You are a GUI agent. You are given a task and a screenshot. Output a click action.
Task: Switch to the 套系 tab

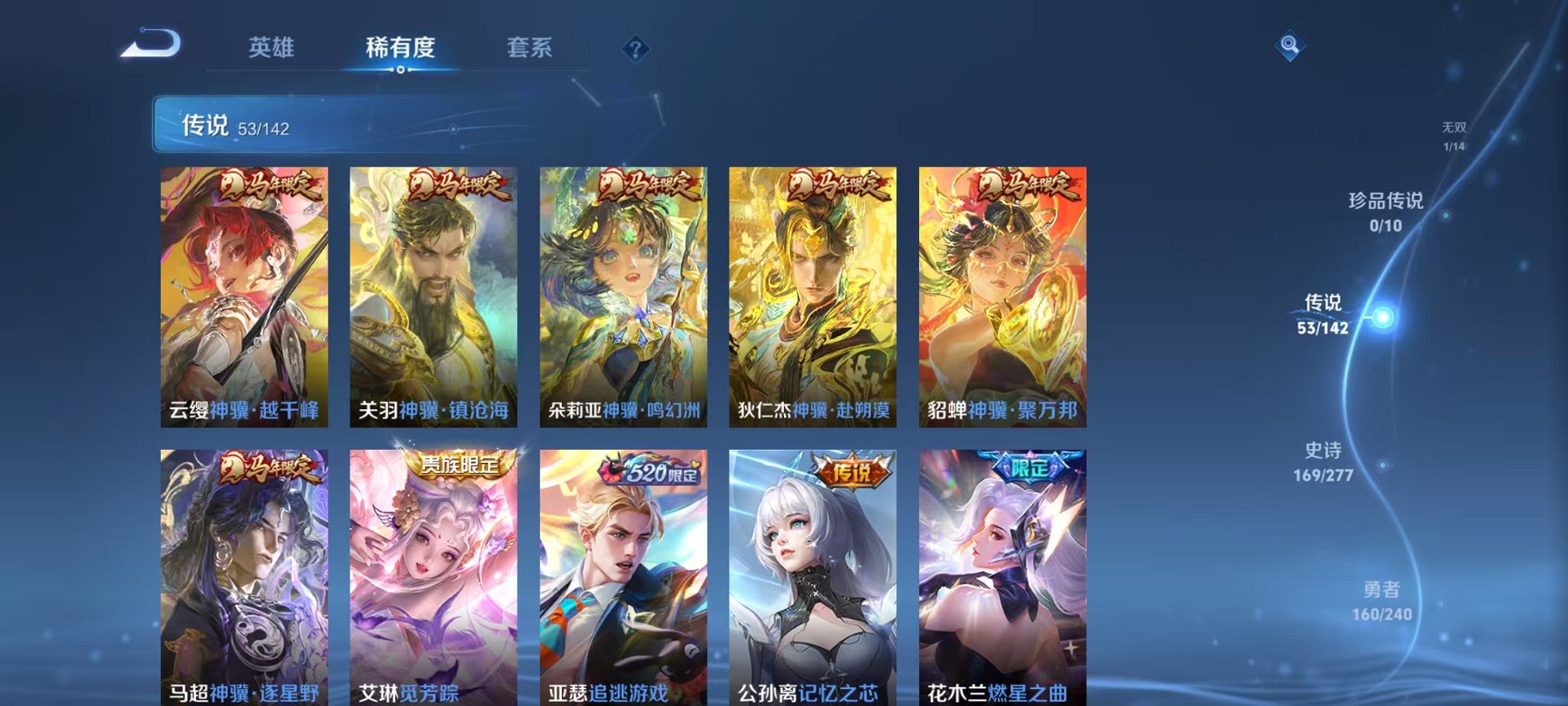pos(538,48)
